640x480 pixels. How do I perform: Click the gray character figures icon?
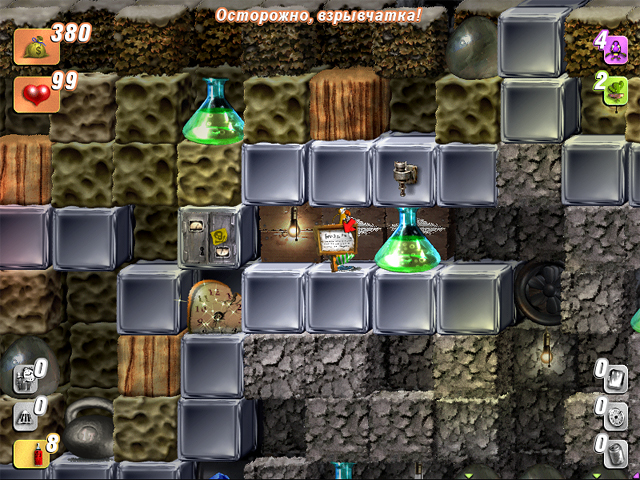coord(25,379)
